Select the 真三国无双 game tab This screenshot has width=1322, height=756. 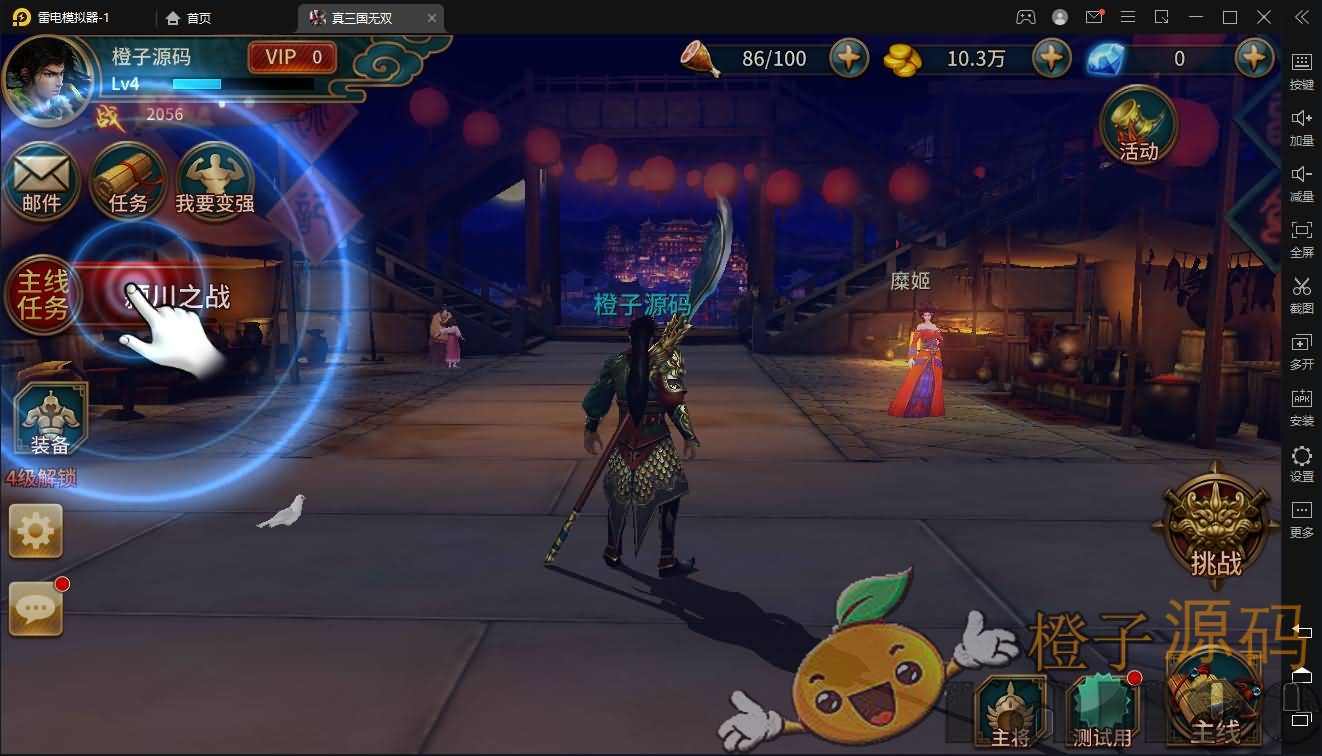coord(362,17)
